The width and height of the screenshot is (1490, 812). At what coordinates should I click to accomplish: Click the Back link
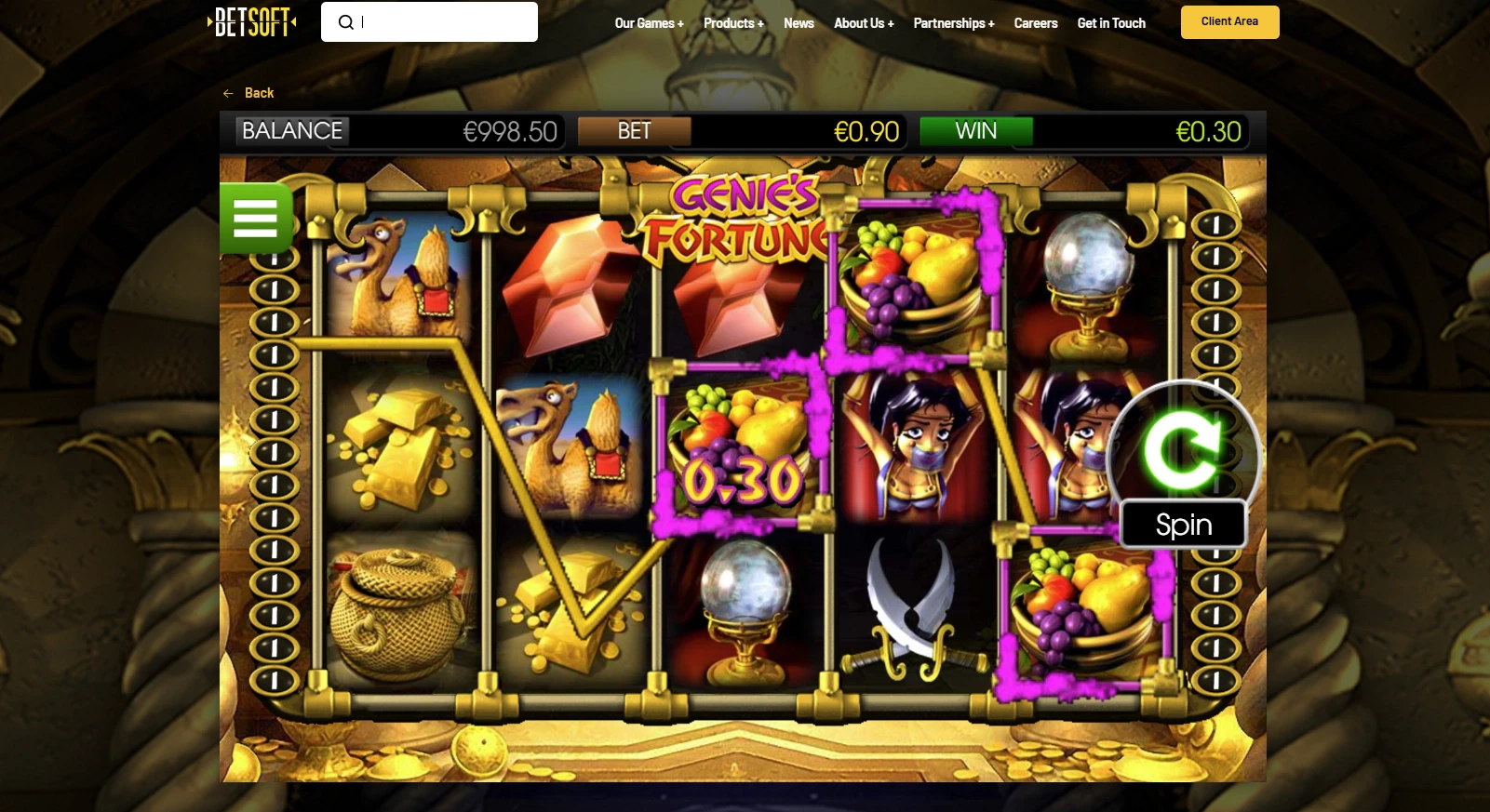258,93
